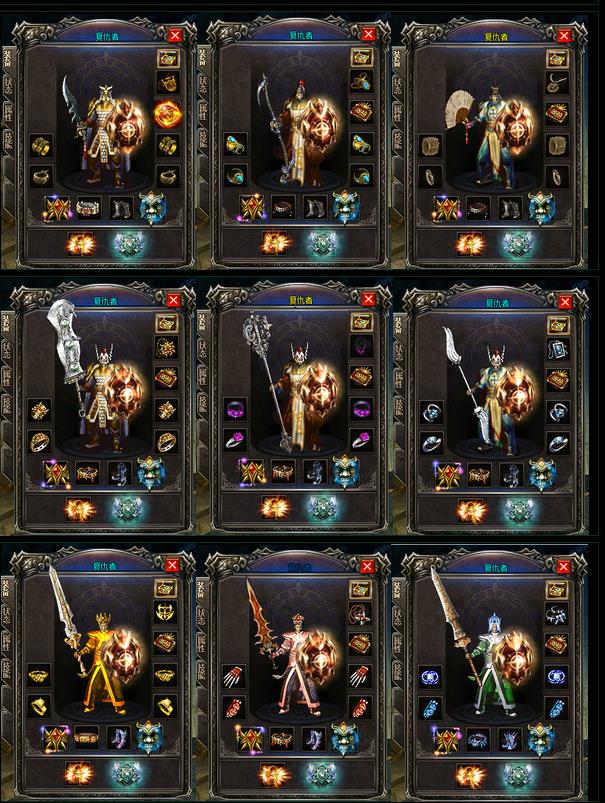Click the blue crystal emblem in the purple-ring panel
605x803 pixels.
[x=322, y=508]
